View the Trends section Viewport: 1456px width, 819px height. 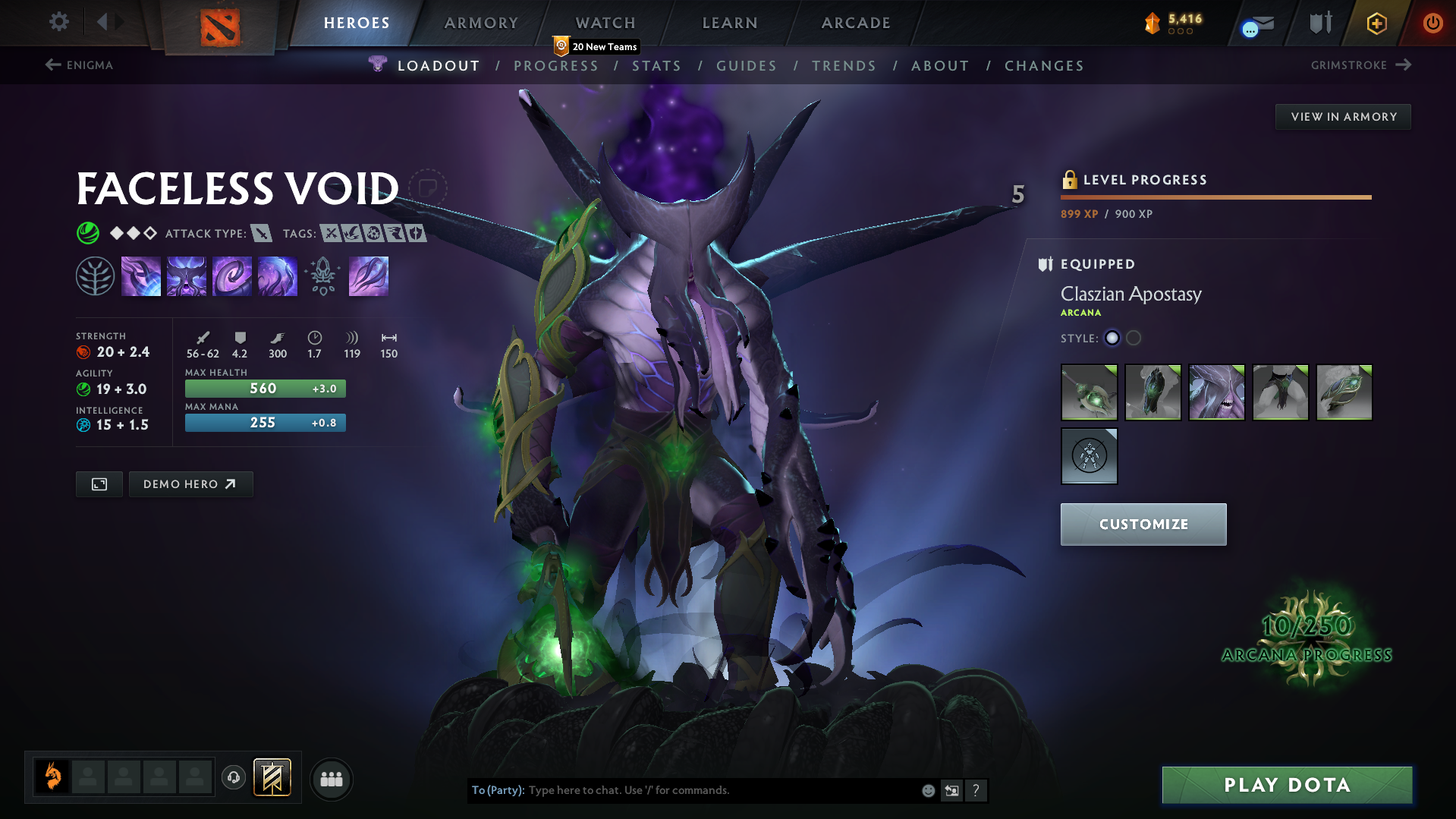tap(844, 66)
